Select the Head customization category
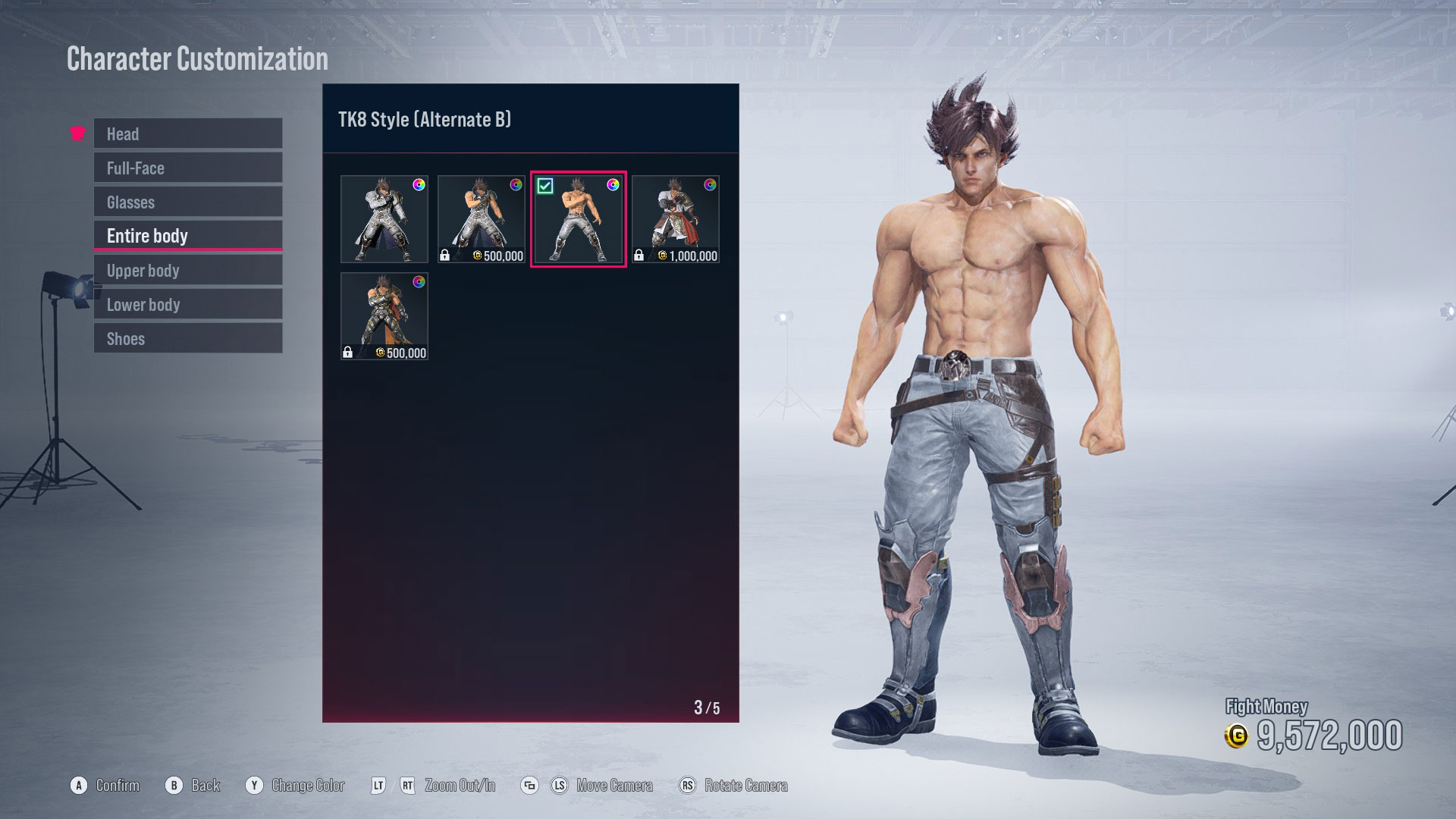The width and height of the screenshot is (1456, 819). point(187,133)
